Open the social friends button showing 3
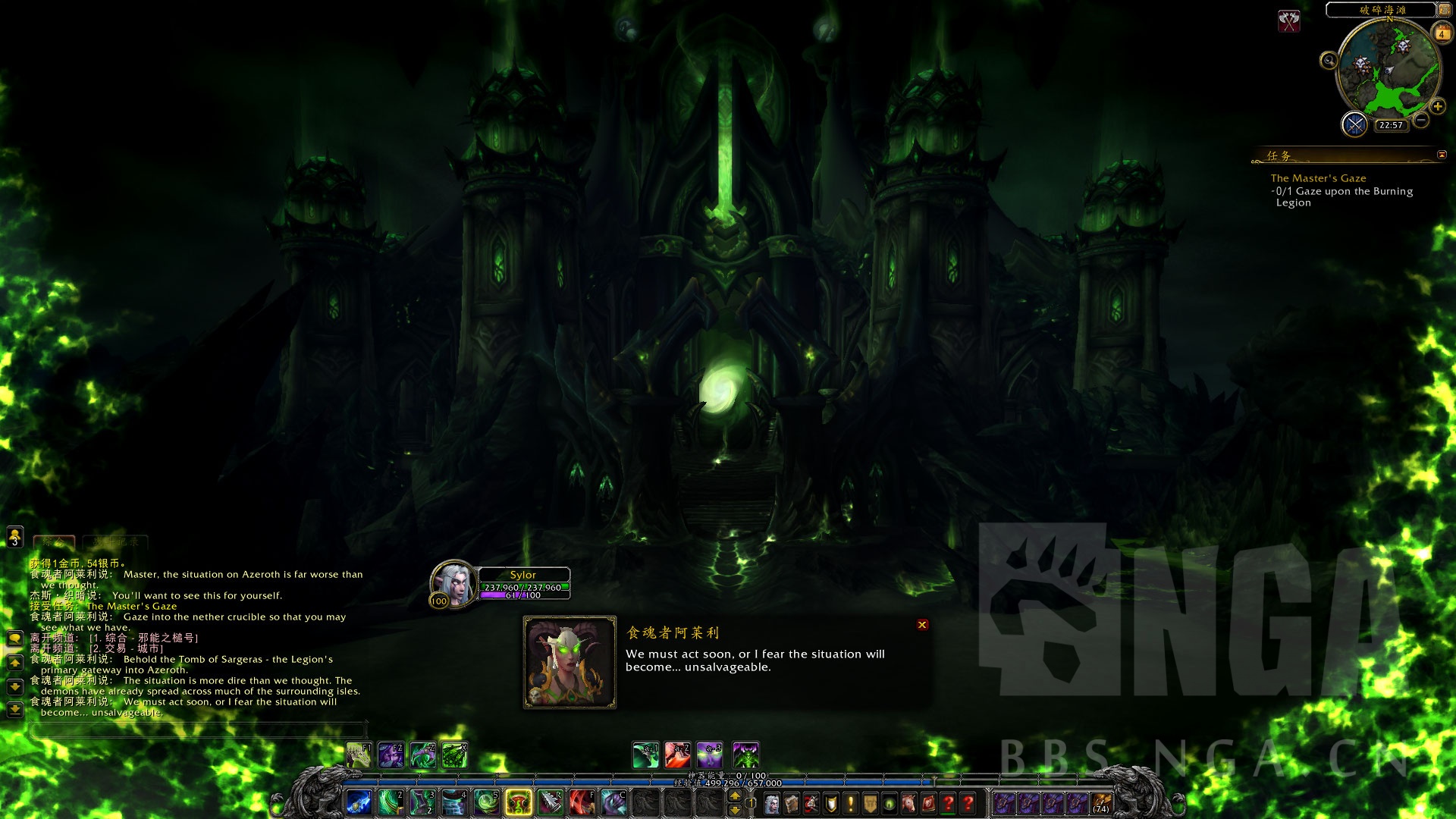Screen dimensions: 1456x819 click(14, 537)
